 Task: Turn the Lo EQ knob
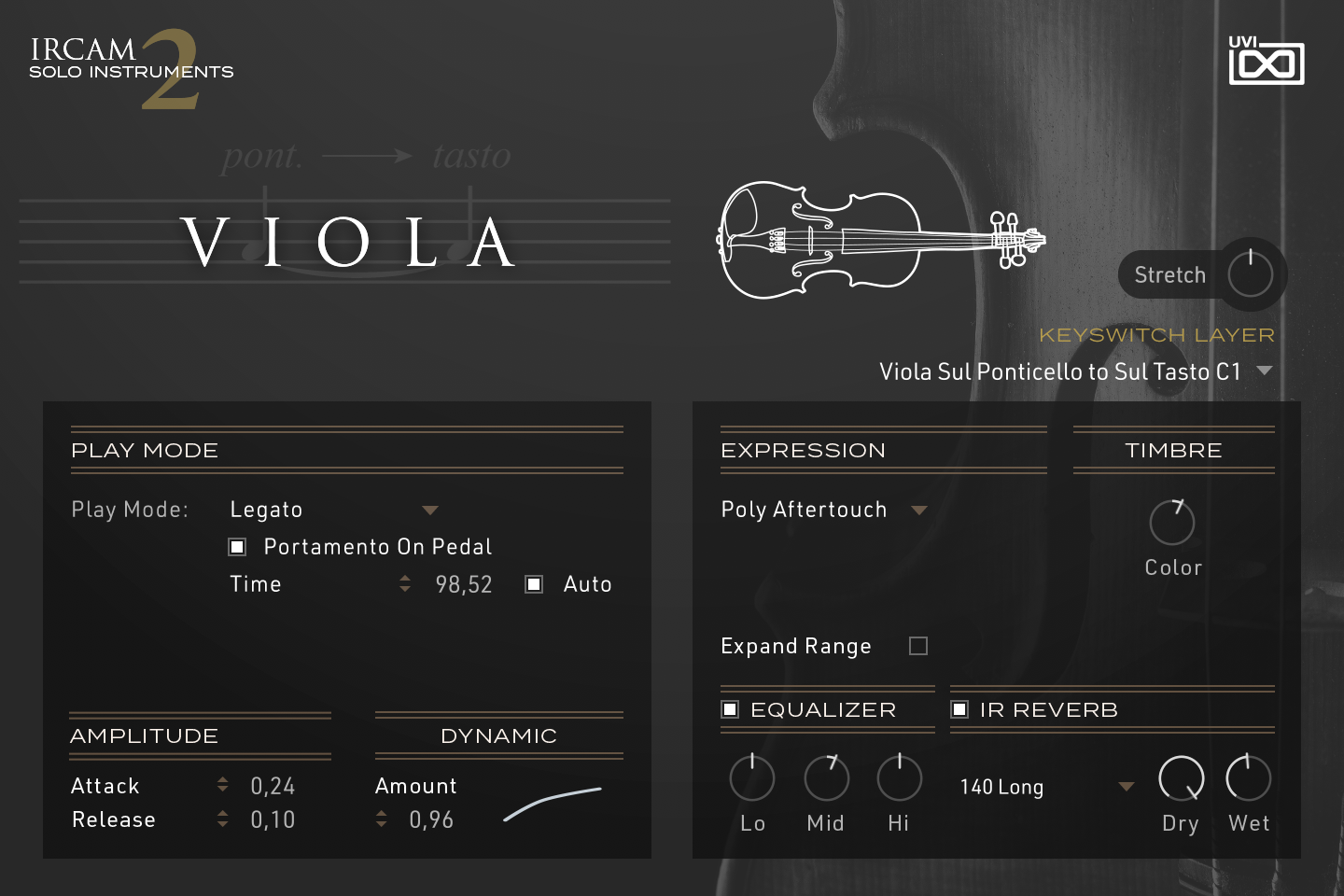coord(752,778)
